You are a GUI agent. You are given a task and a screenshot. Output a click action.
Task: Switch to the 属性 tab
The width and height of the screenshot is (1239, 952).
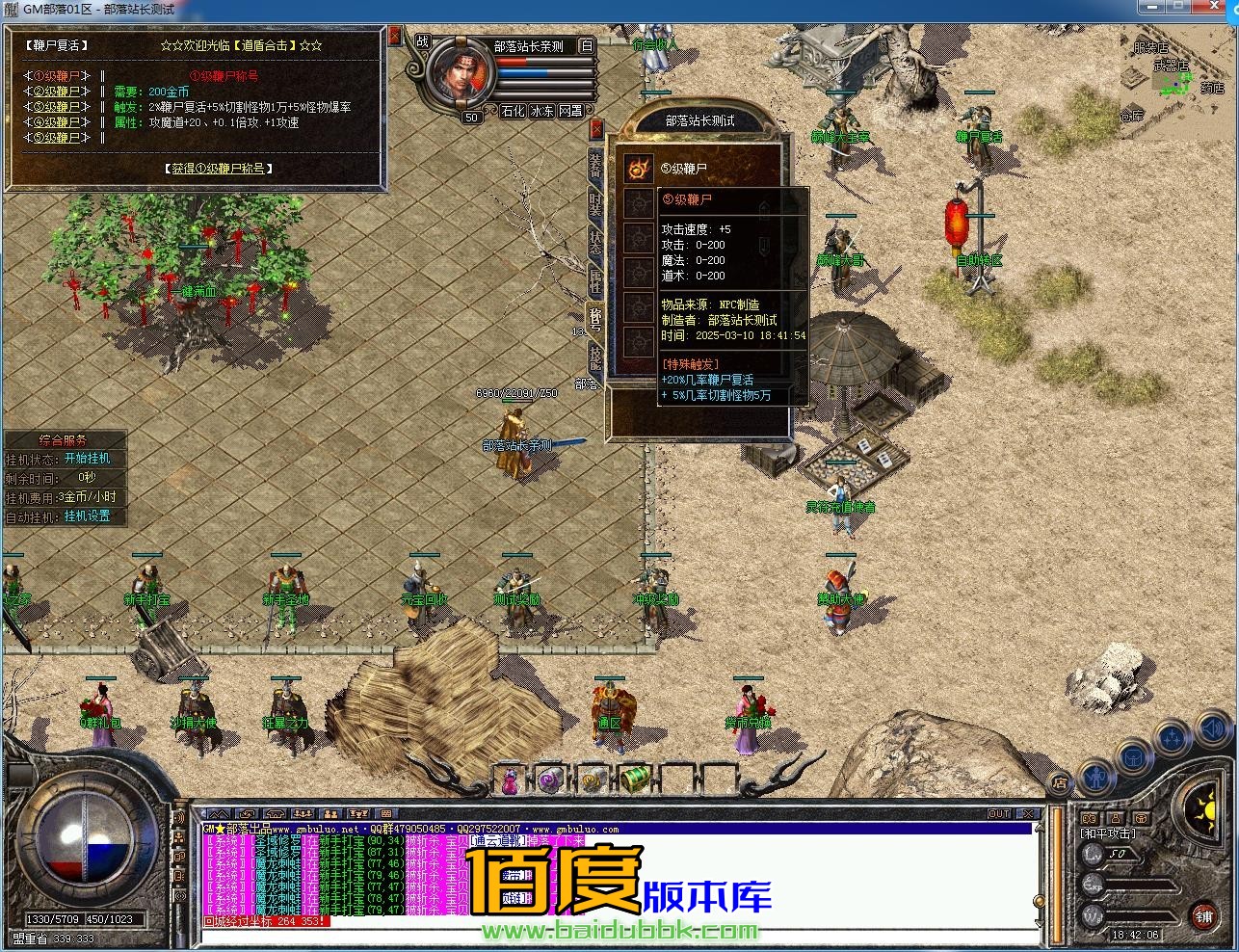tap(595, 278)
